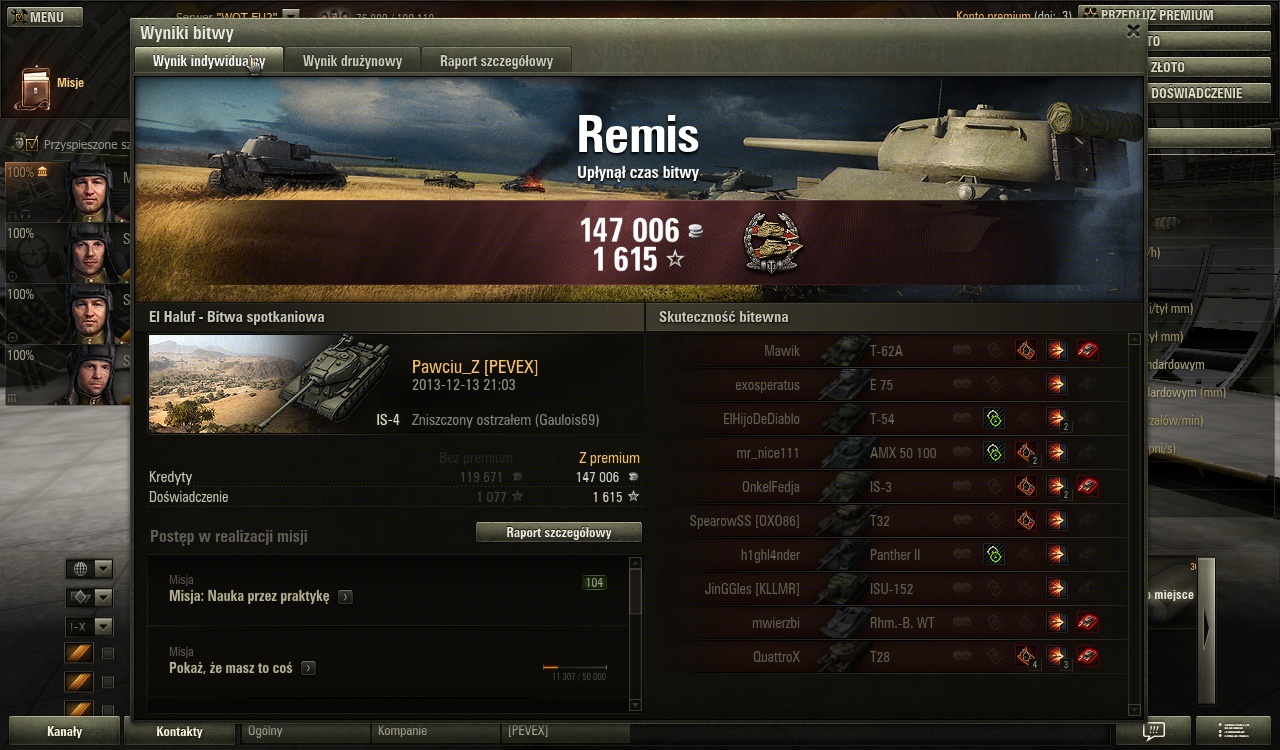
Task: Switch to the Ogólny chat tab
Action: [304, 731]
